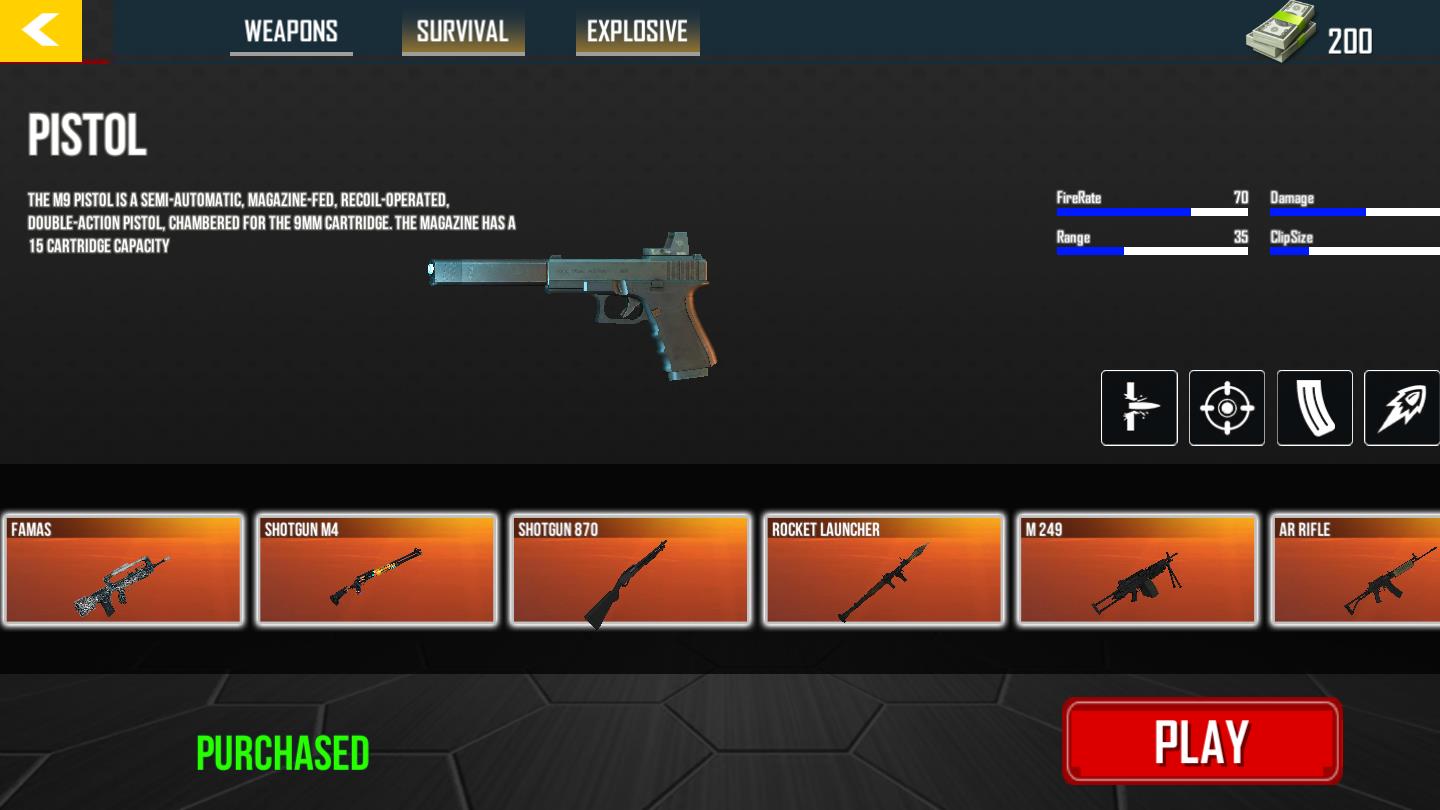Screen dimensions: 1440x810
Task: Select the FAMAS weapon card
Action: (x=124, y=570)
